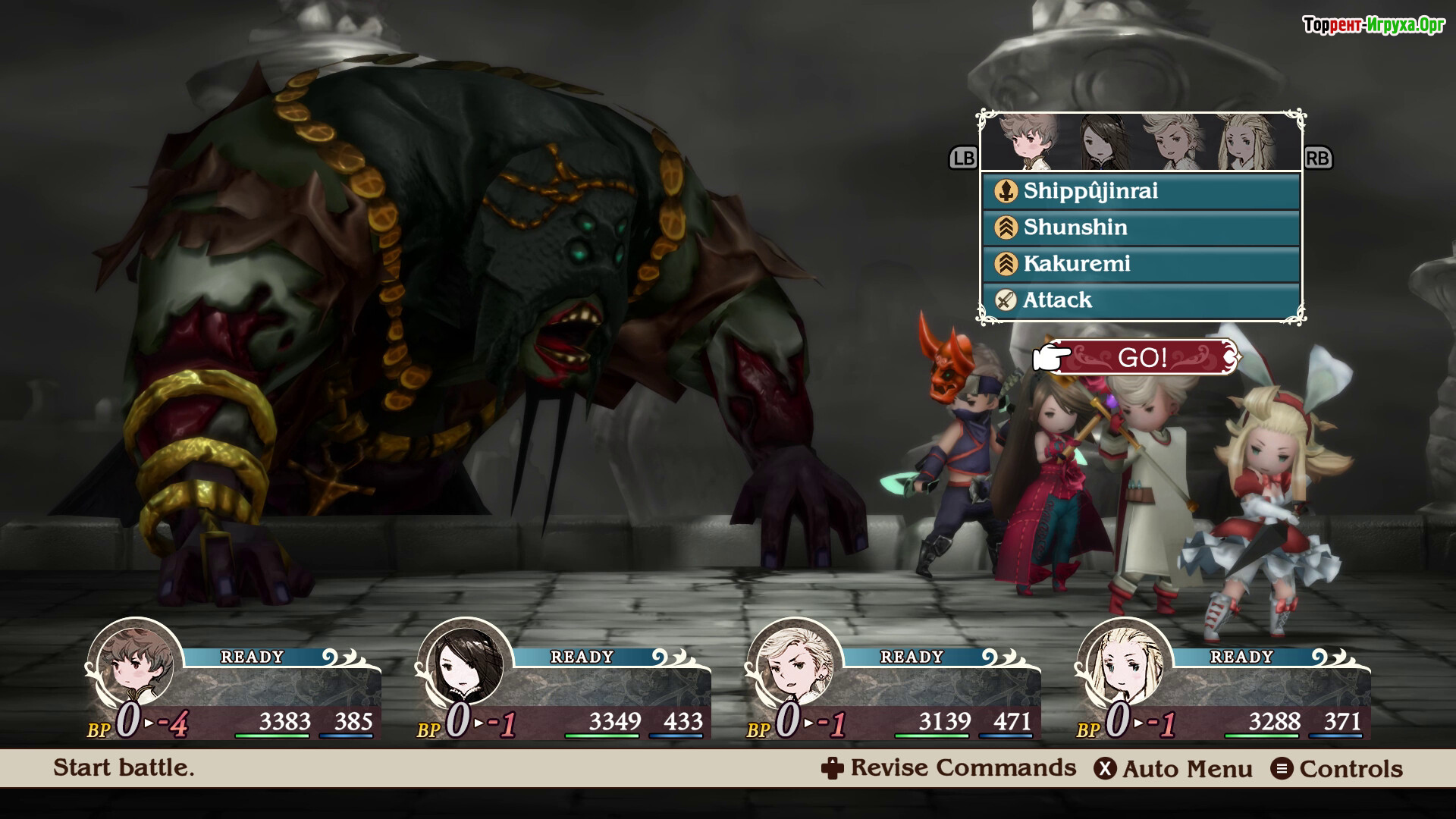
Task: Show the Controls screen
Action: (x=1338, y=769)
